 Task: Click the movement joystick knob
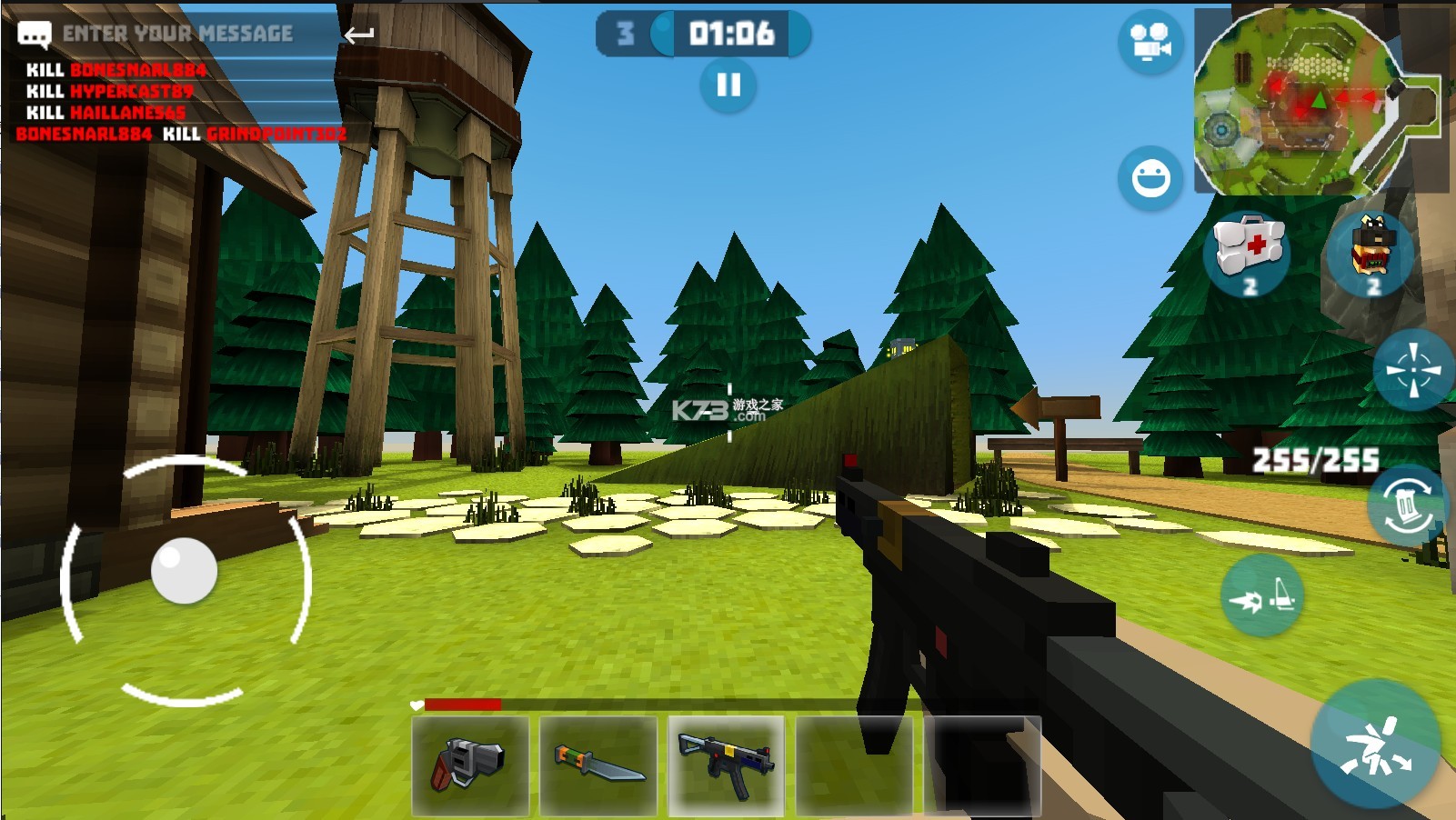coord(184,571)
